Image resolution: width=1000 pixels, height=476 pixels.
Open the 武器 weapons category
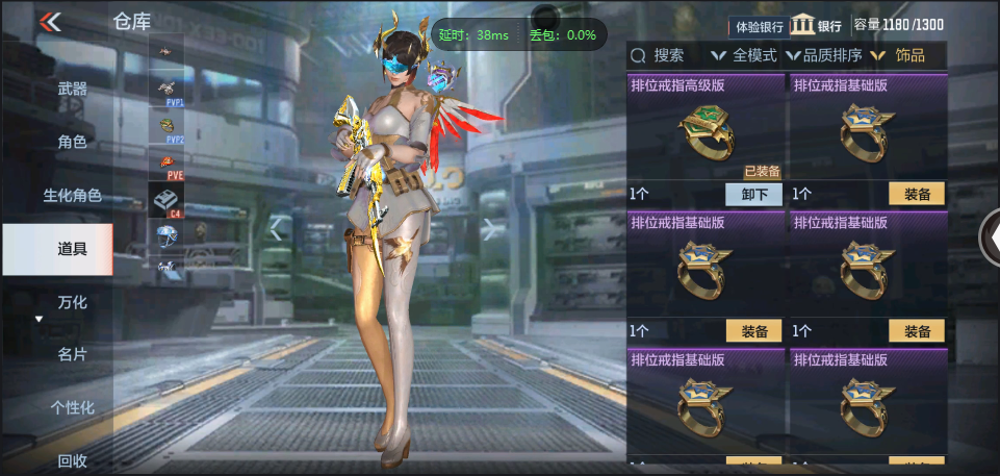pyautogui.click(x=72, y=89)
